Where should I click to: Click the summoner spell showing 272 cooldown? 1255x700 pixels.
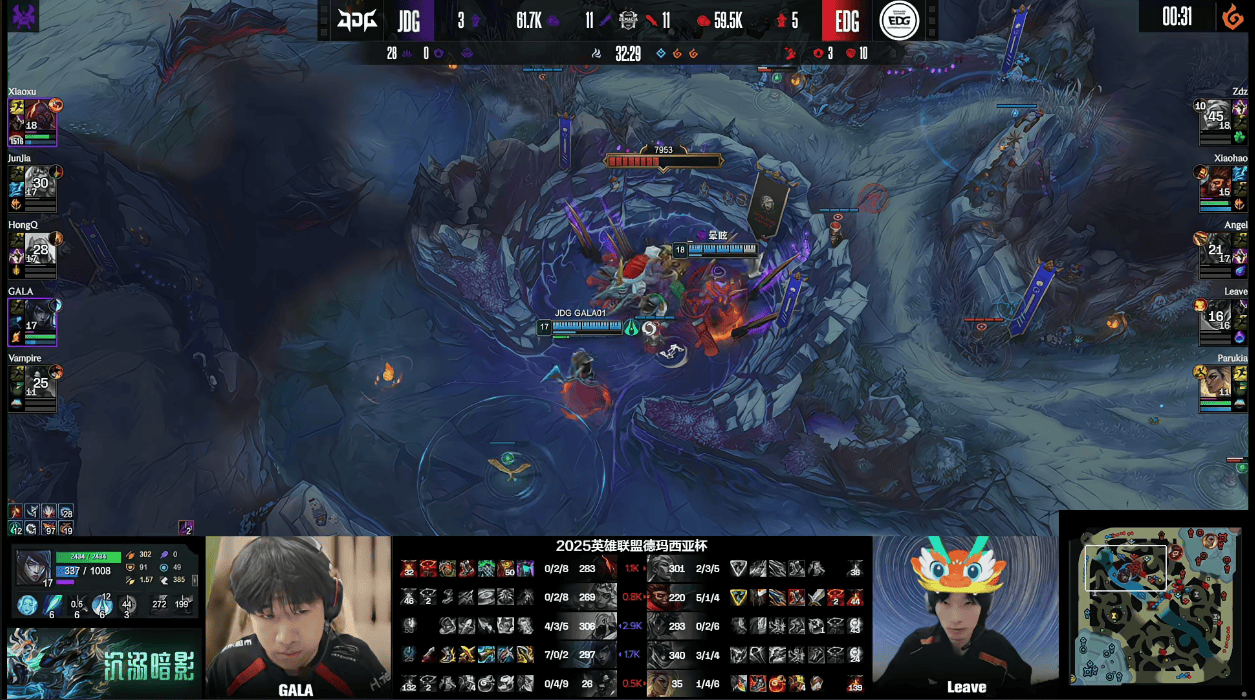[x=160, y=604]
